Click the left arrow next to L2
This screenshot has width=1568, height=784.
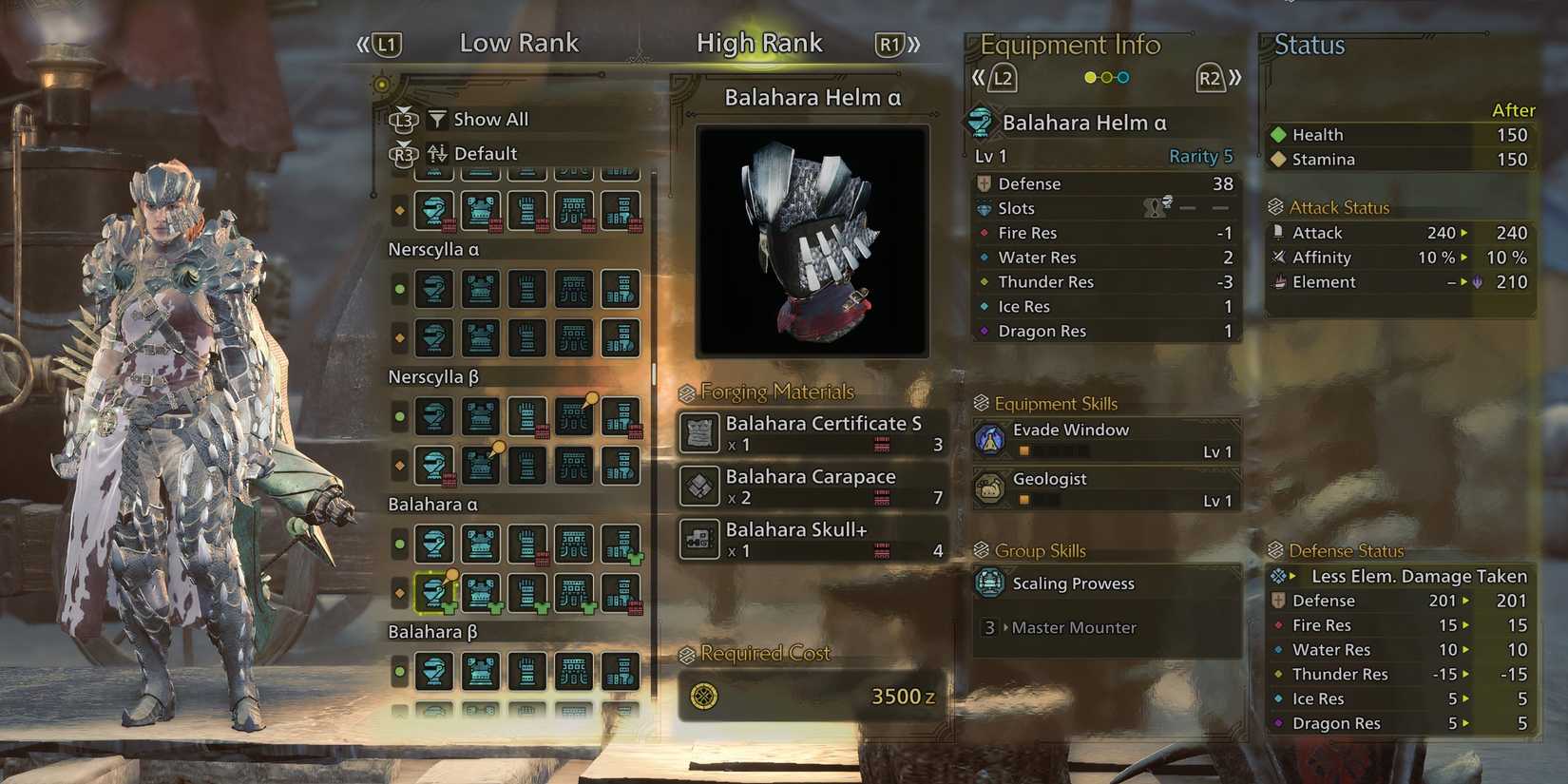[979, 78]
